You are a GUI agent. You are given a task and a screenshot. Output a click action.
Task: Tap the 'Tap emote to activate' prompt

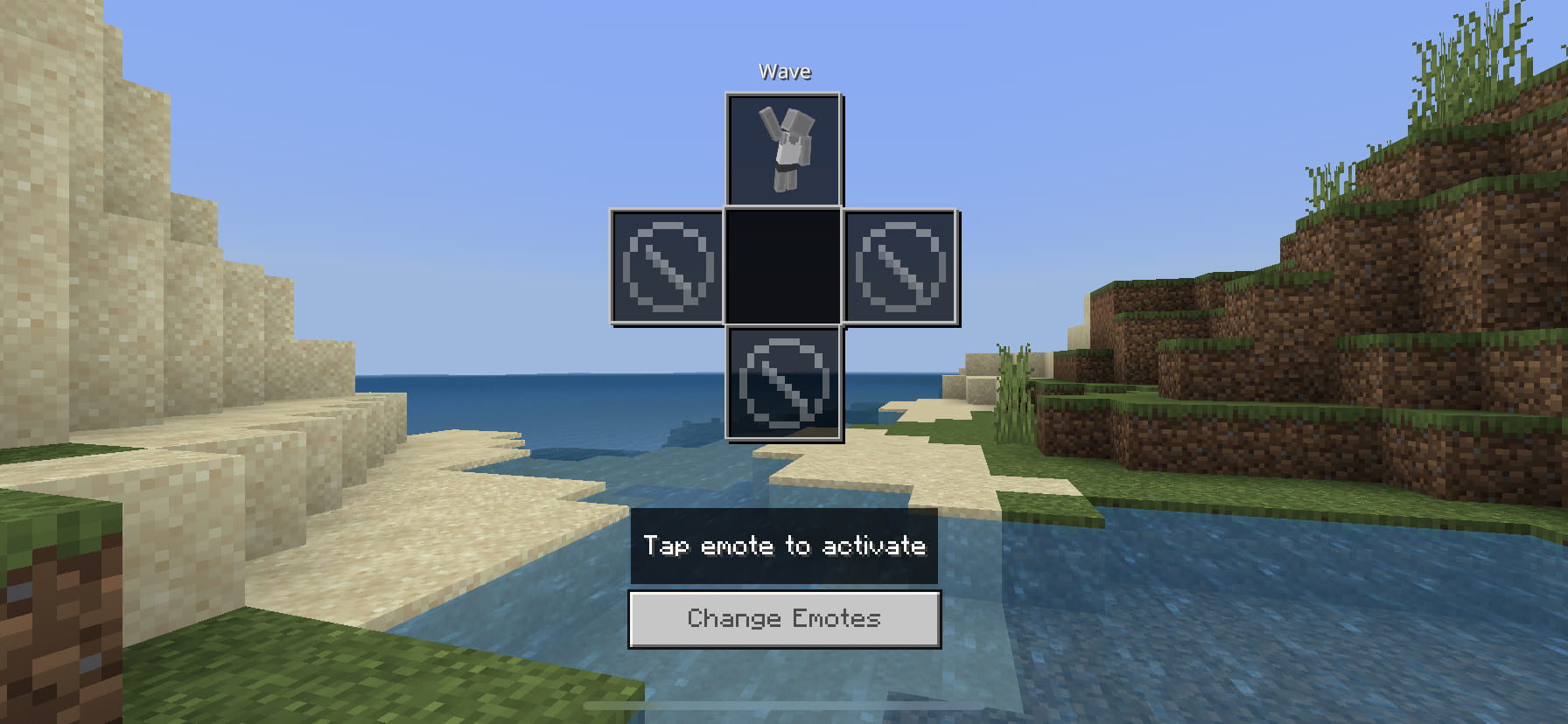tap(784, 546)
